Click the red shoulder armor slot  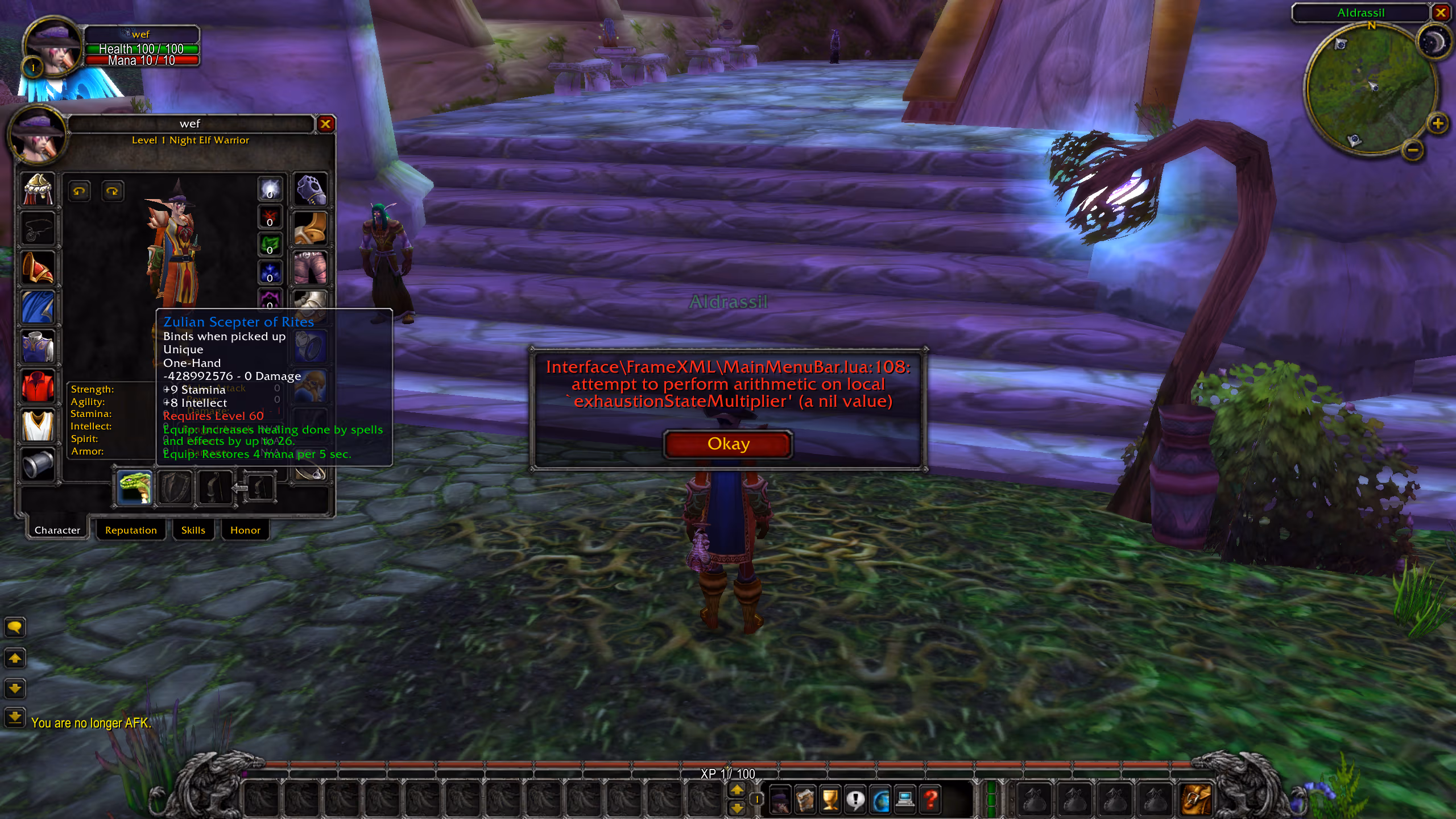[x=38, y=268]
